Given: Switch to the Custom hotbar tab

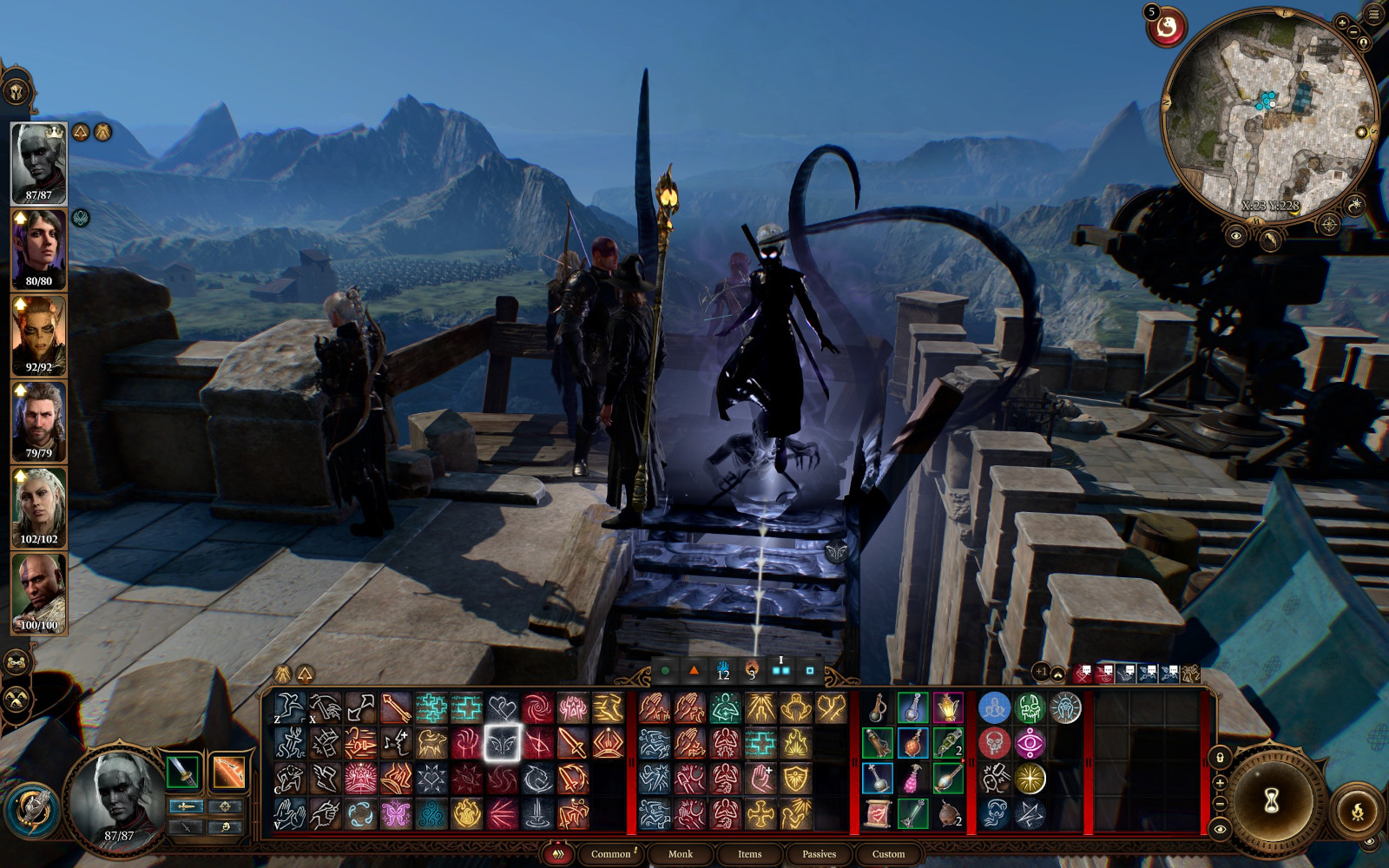Looking at the screenshot, I should (x=888, y=854).
